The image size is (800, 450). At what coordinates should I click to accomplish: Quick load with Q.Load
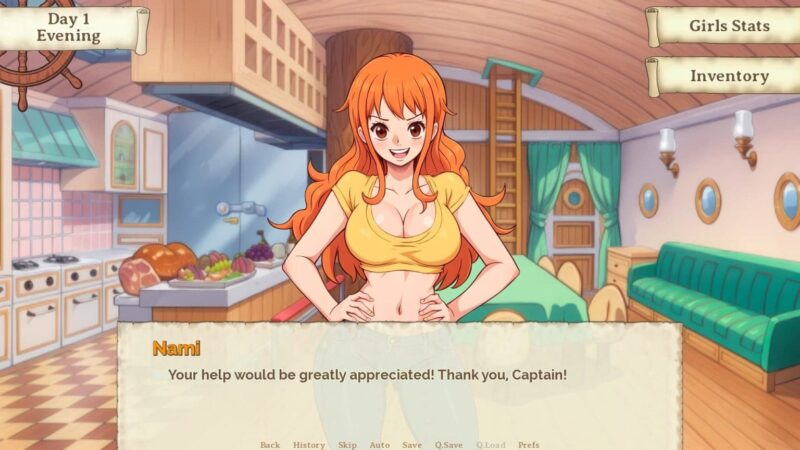[490, 444]
